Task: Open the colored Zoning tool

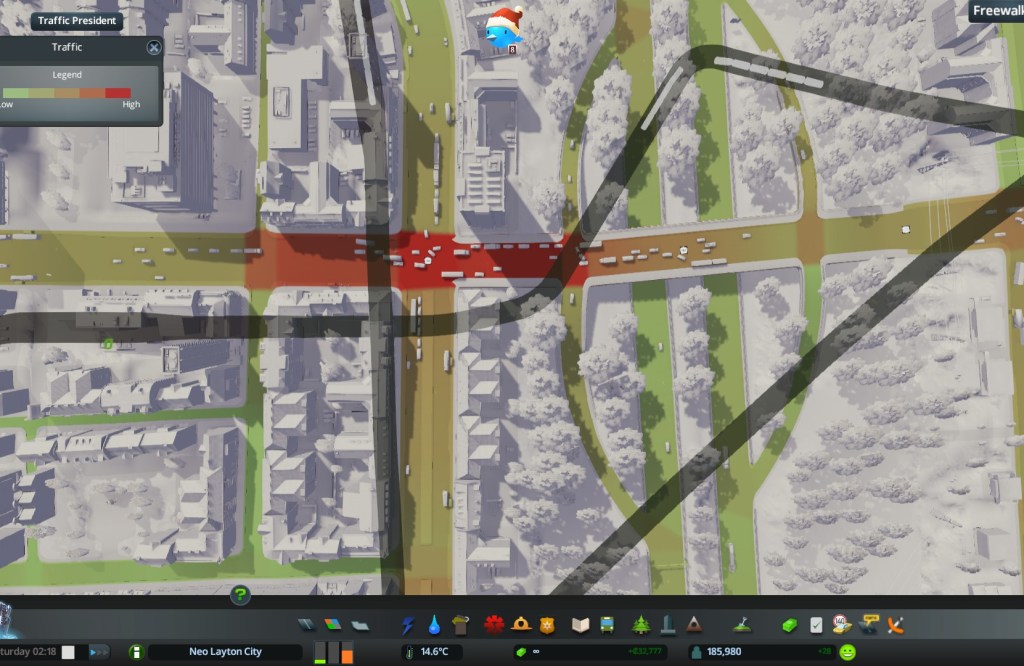Action: (x=334, y=625)
